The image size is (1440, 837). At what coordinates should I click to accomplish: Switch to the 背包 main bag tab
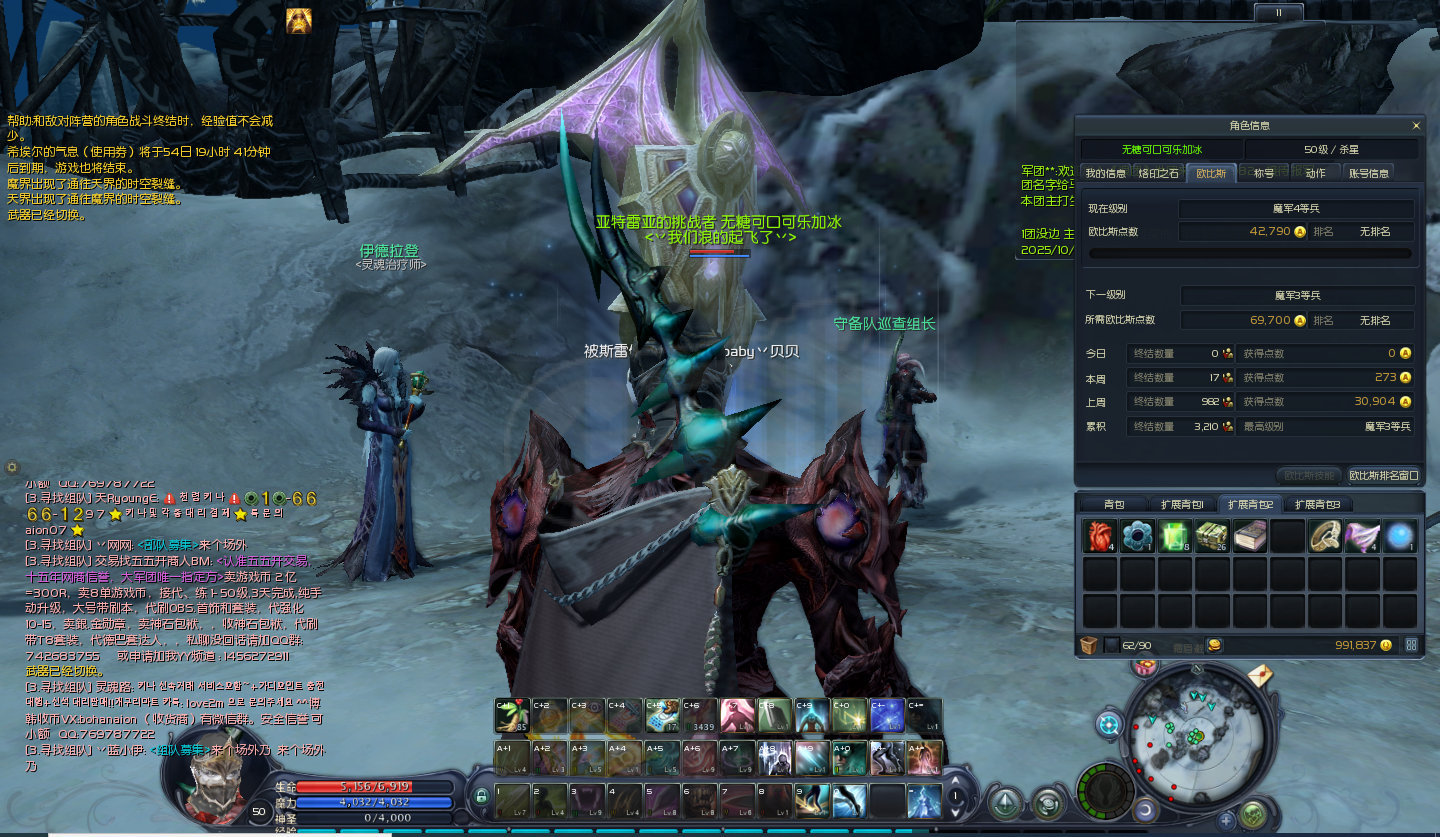point(1113,504)
